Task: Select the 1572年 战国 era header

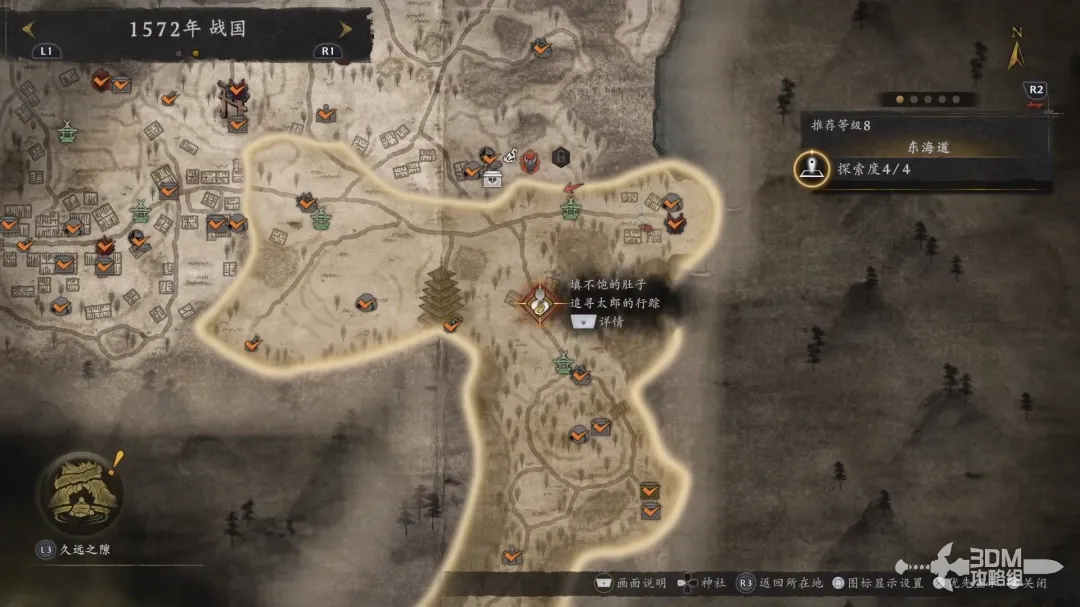Action: [187, 29]
